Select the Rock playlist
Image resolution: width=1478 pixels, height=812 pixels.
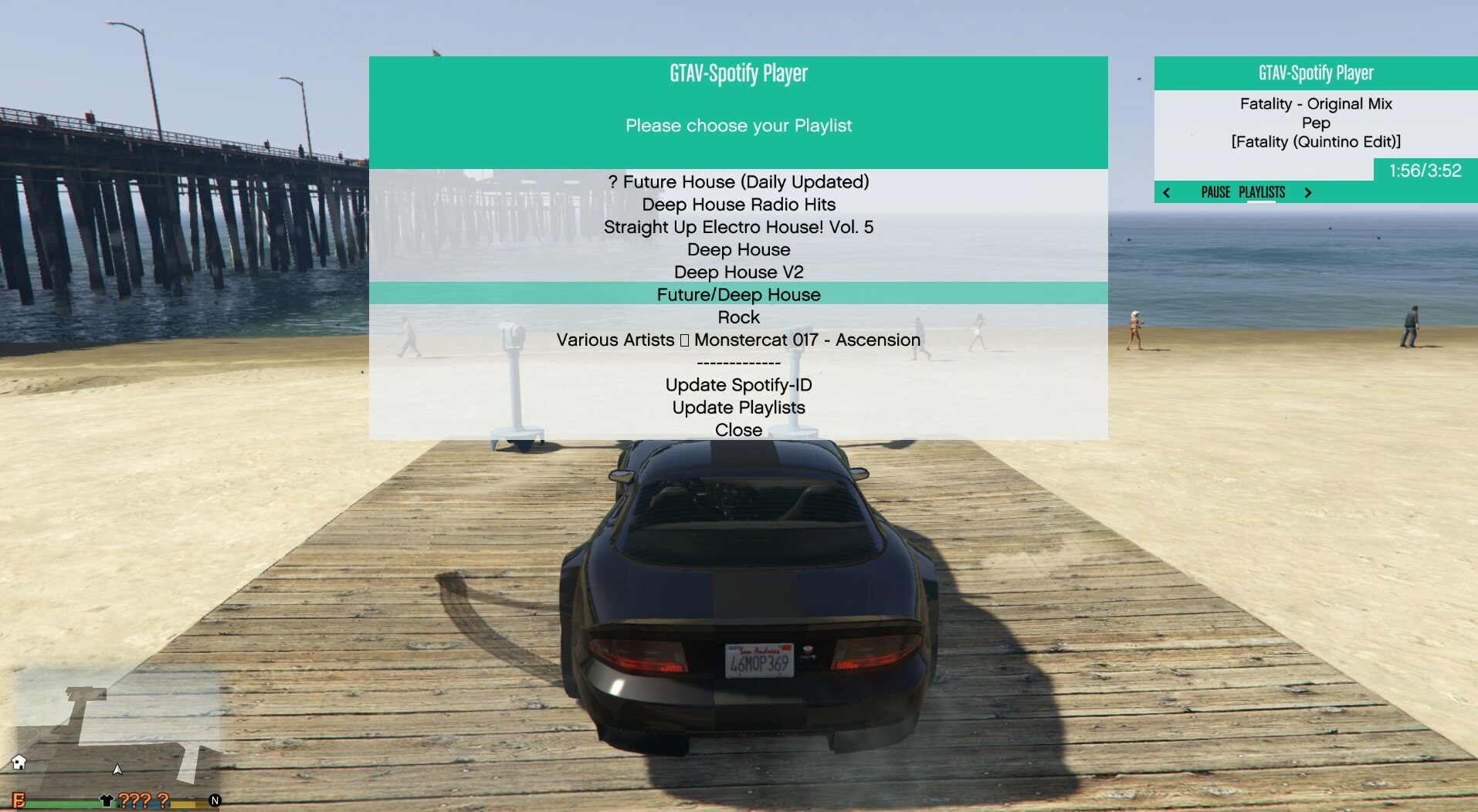[x=738, y=317]
